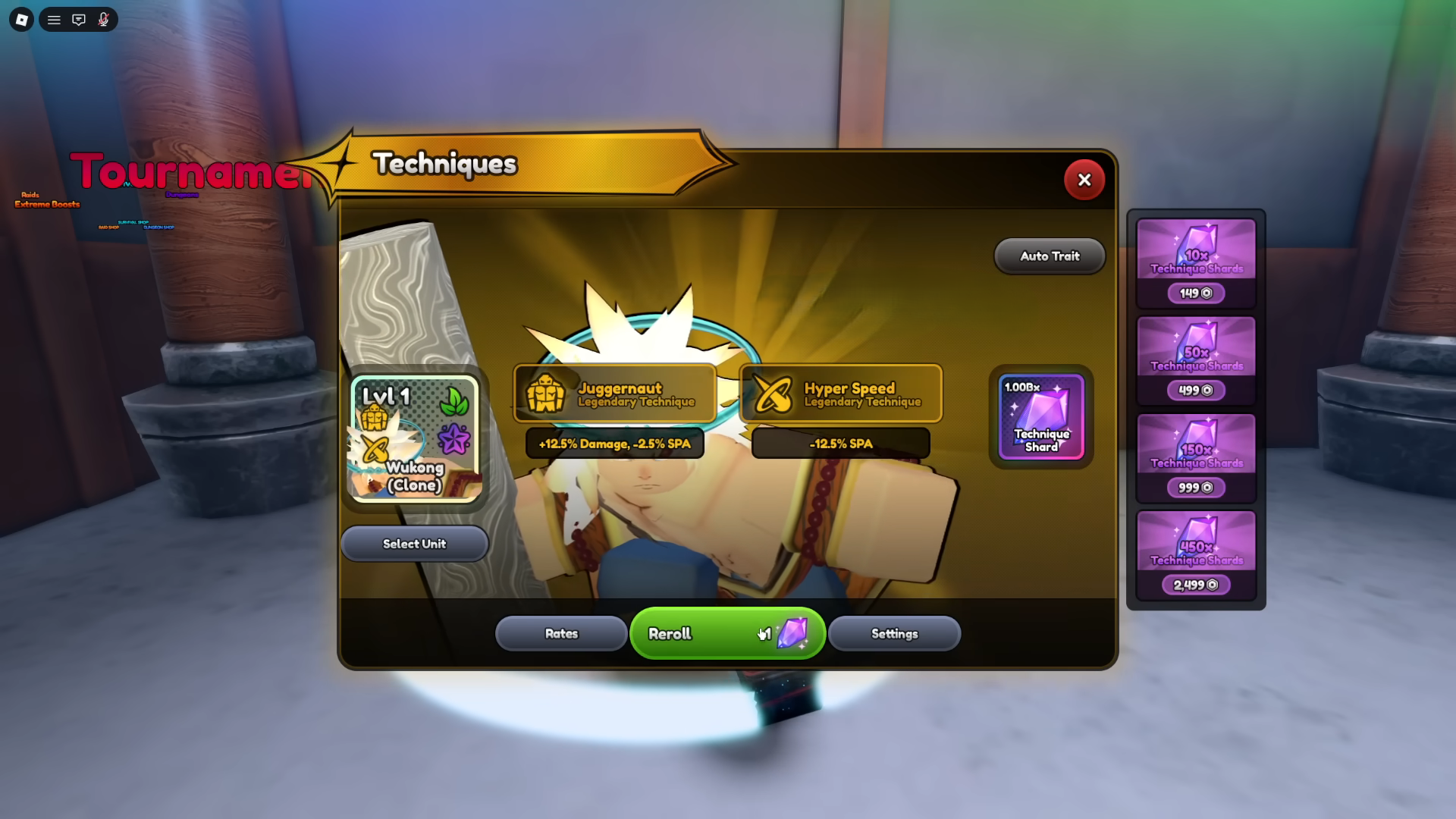Click the Select Unit button
Image resolution: width=1456 pixels, height=819 pixels.
414,544
